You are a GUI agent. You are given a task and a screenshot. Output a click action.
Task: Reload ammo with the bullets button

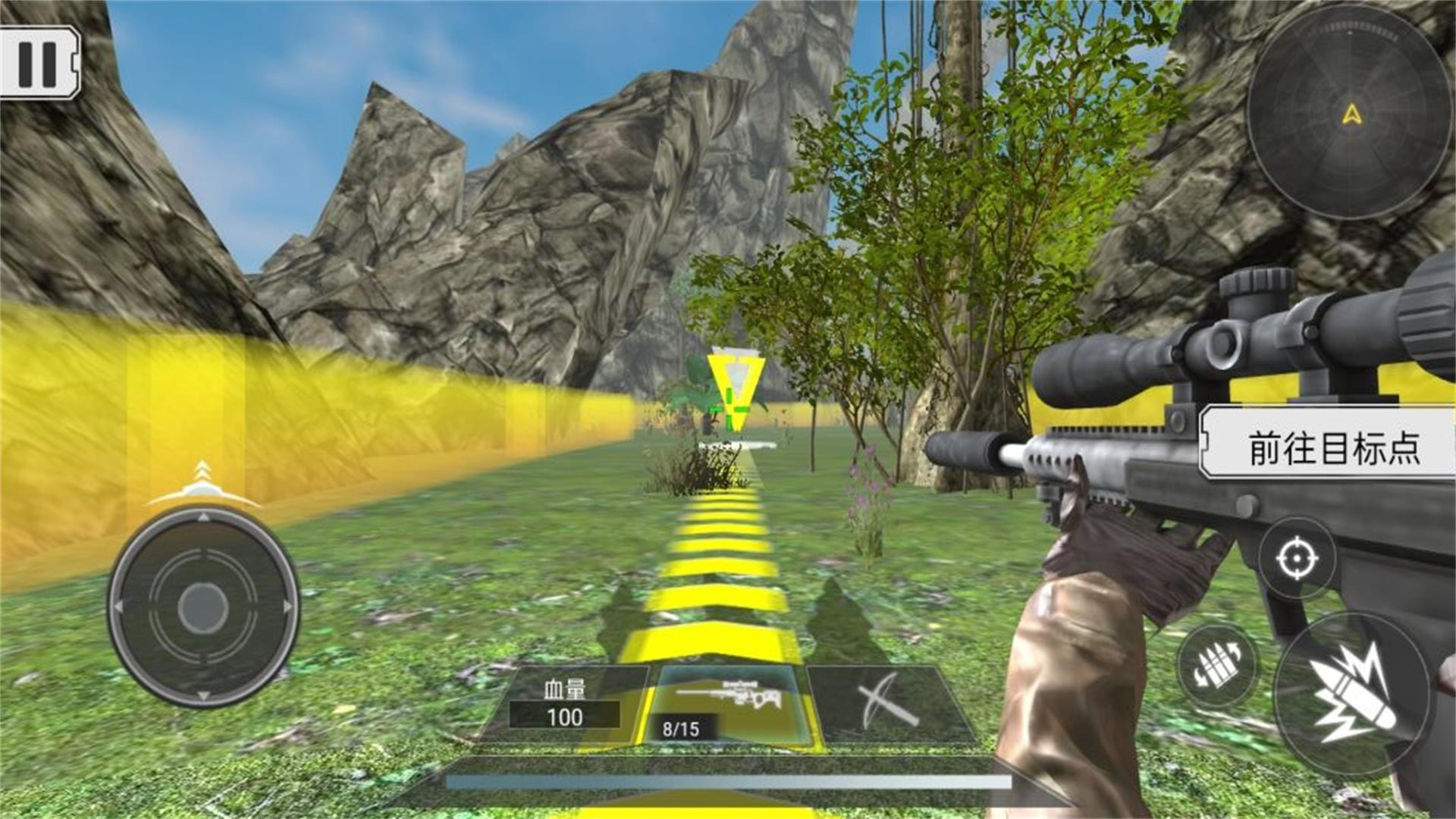pos(1217,667)
